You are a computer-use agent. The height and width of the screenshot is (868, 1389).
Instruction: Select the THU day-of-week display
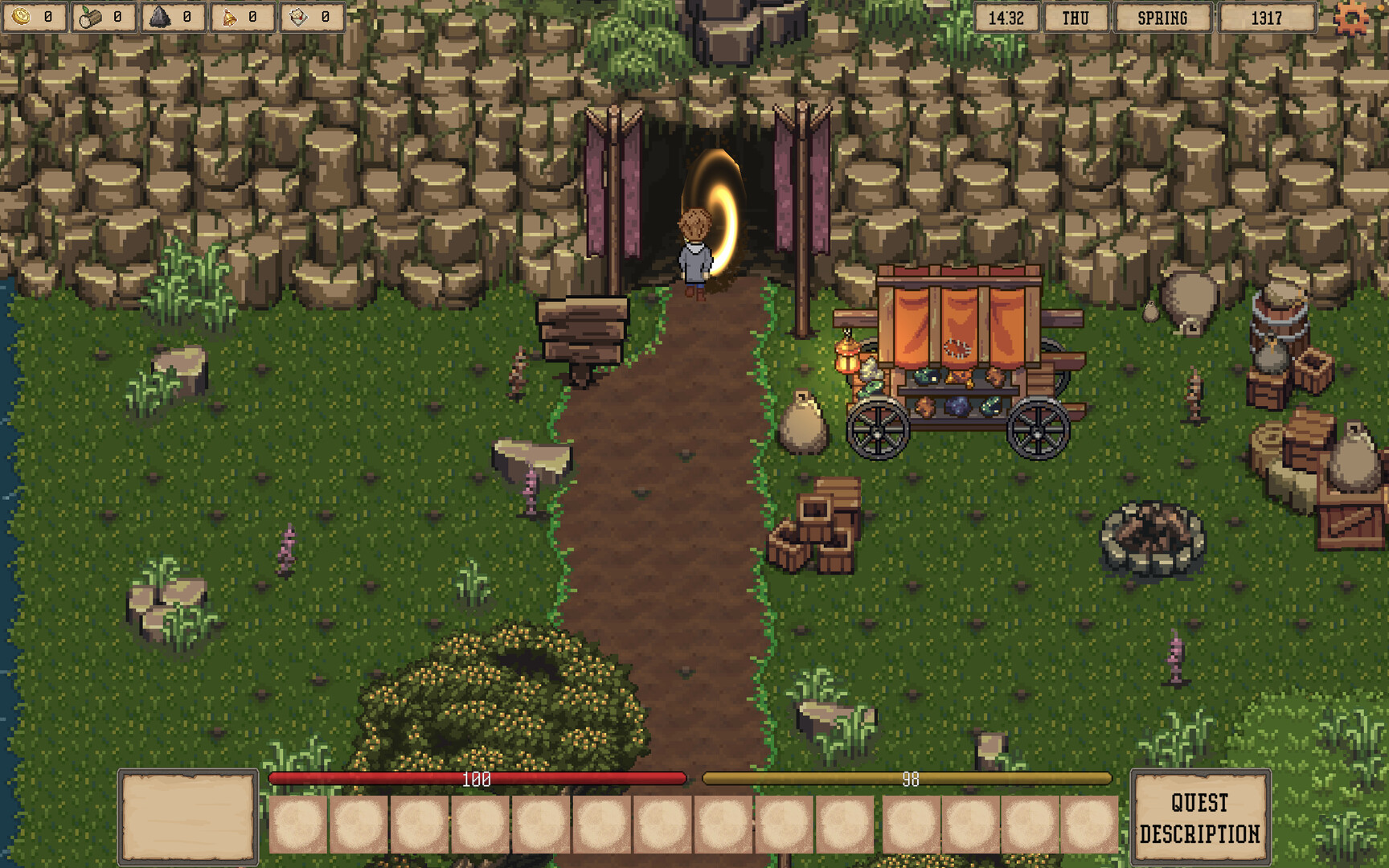(x=1076, y=17)
